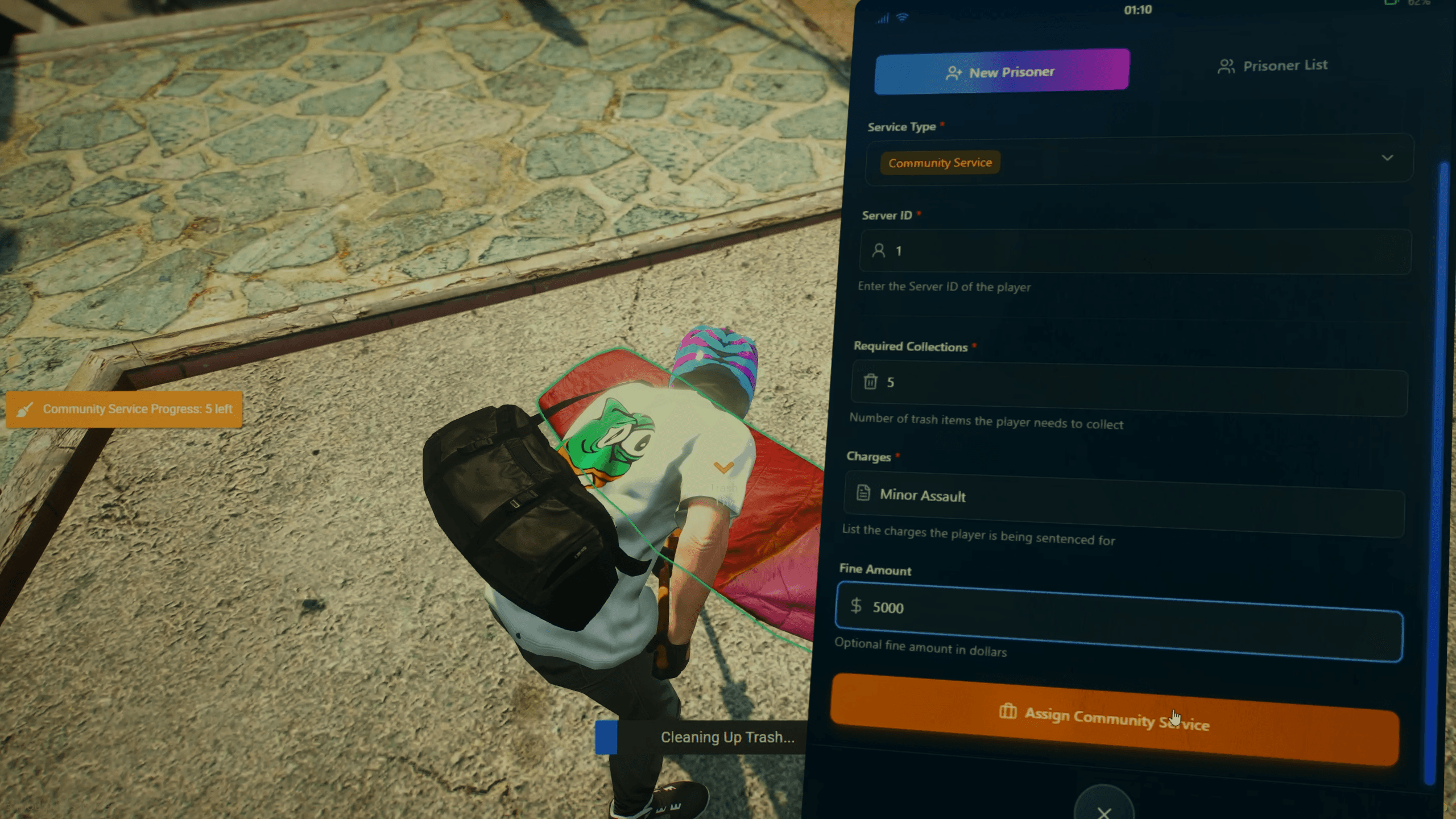Assign Community Service with the orange button
Screen dimensions: 1456x819
pos(1114,719)
